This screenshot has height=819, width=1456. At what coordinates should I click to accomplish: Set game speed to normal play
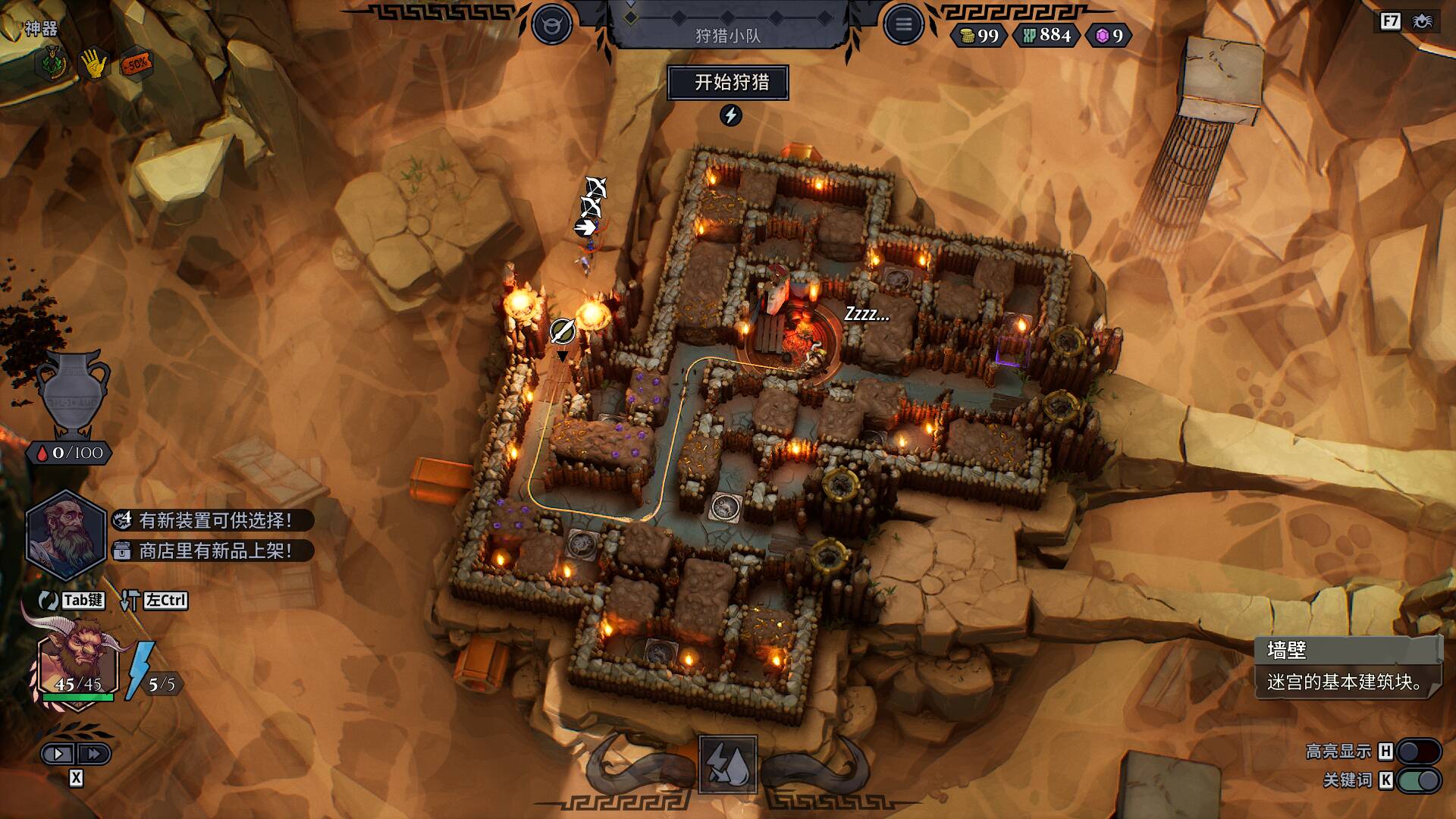click(x=58, y=754)
